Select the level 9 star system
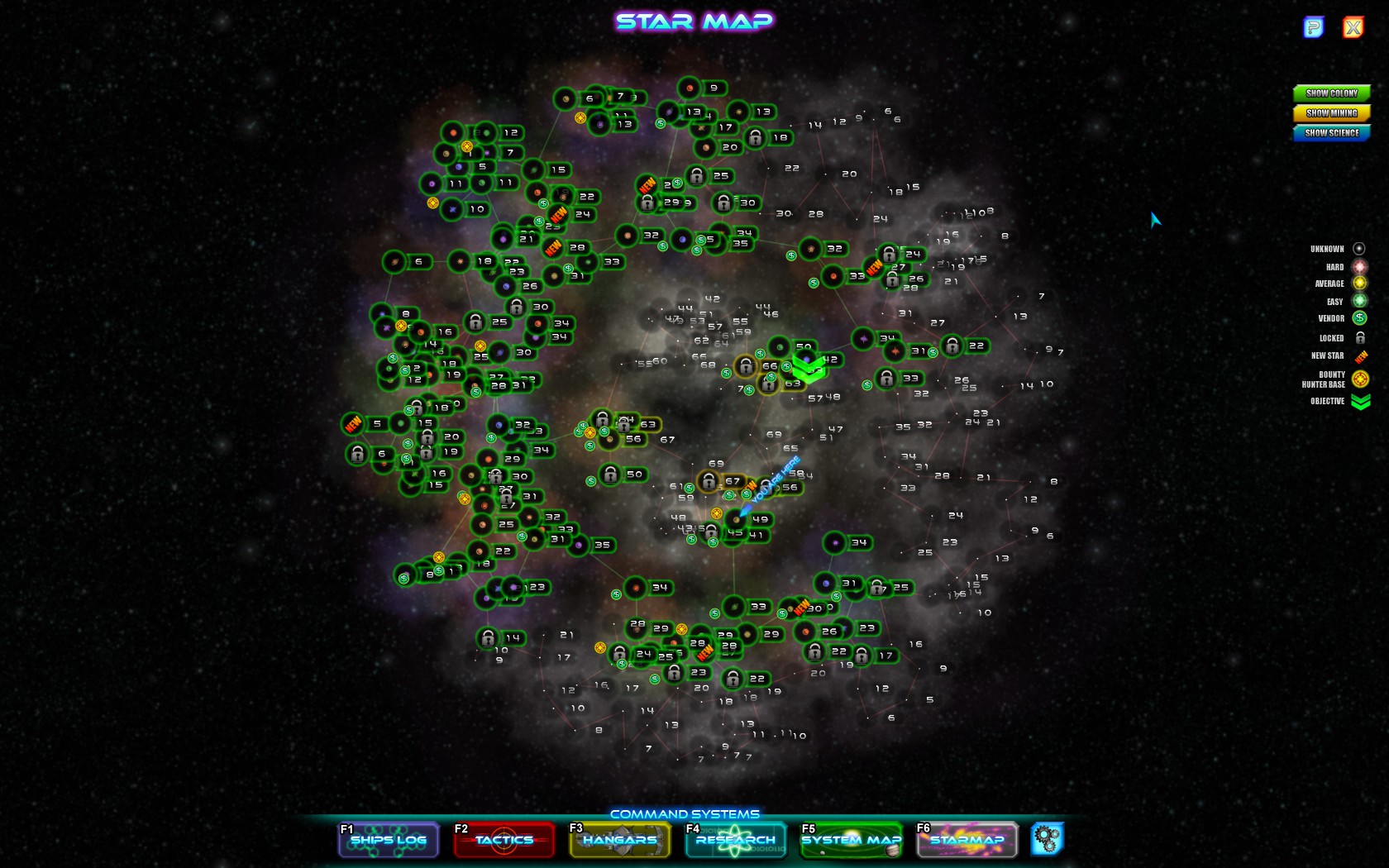Screen dimensions: 1389x868 point(690,88)
